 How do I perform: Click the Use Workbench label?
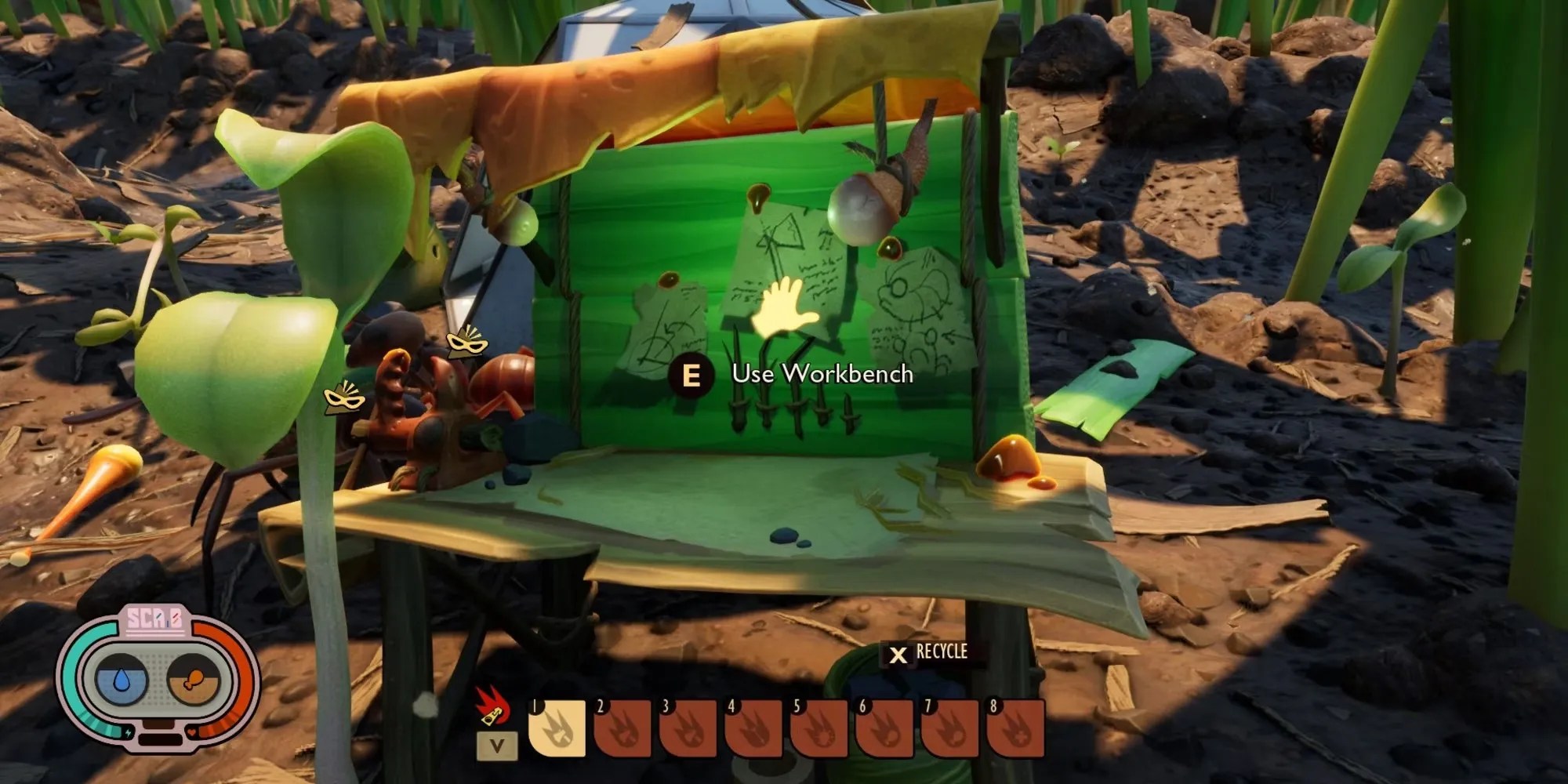coord(823,376)
